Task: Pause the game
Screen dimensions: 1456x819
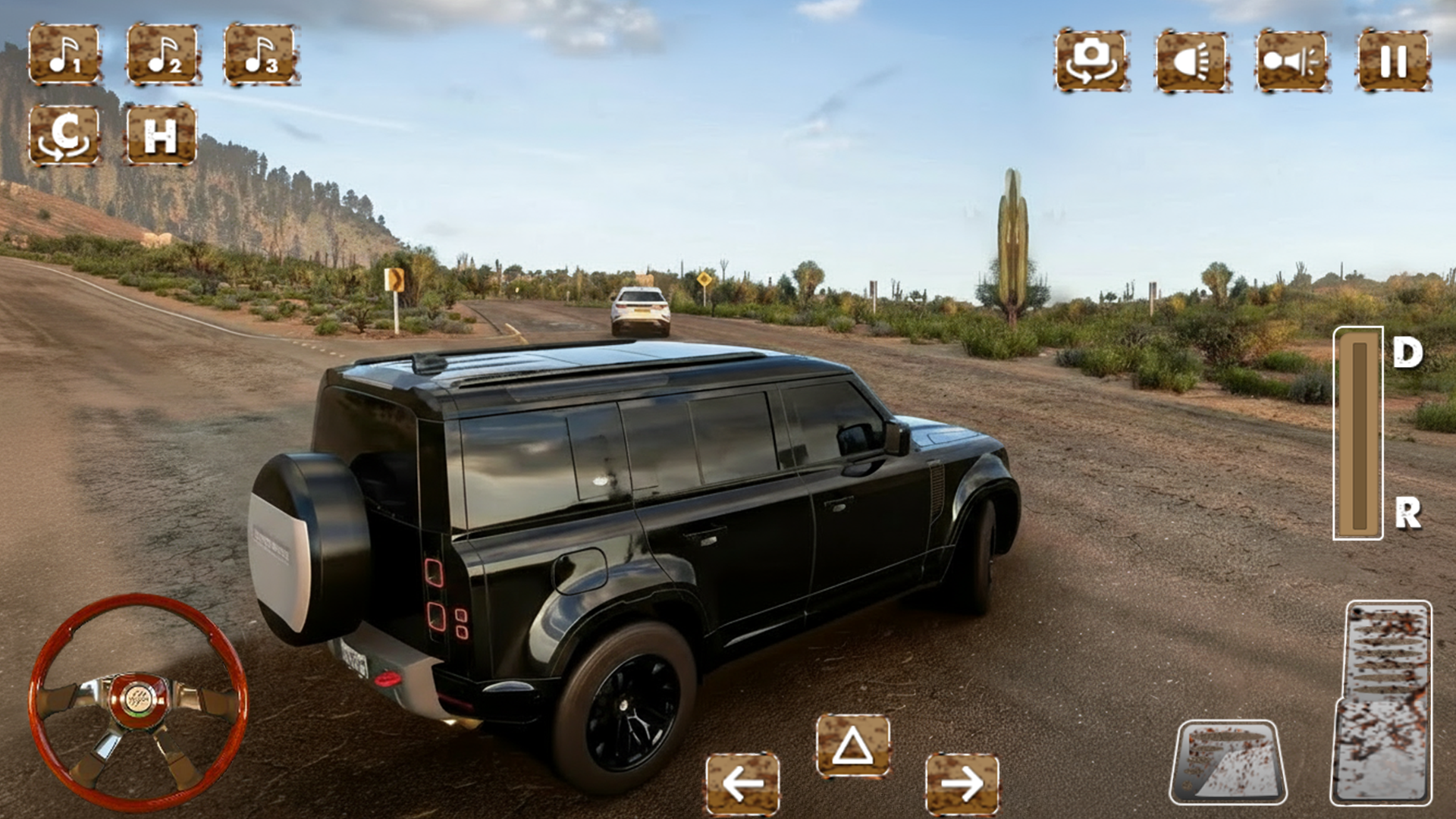Action: click(x=1393, y=61)
